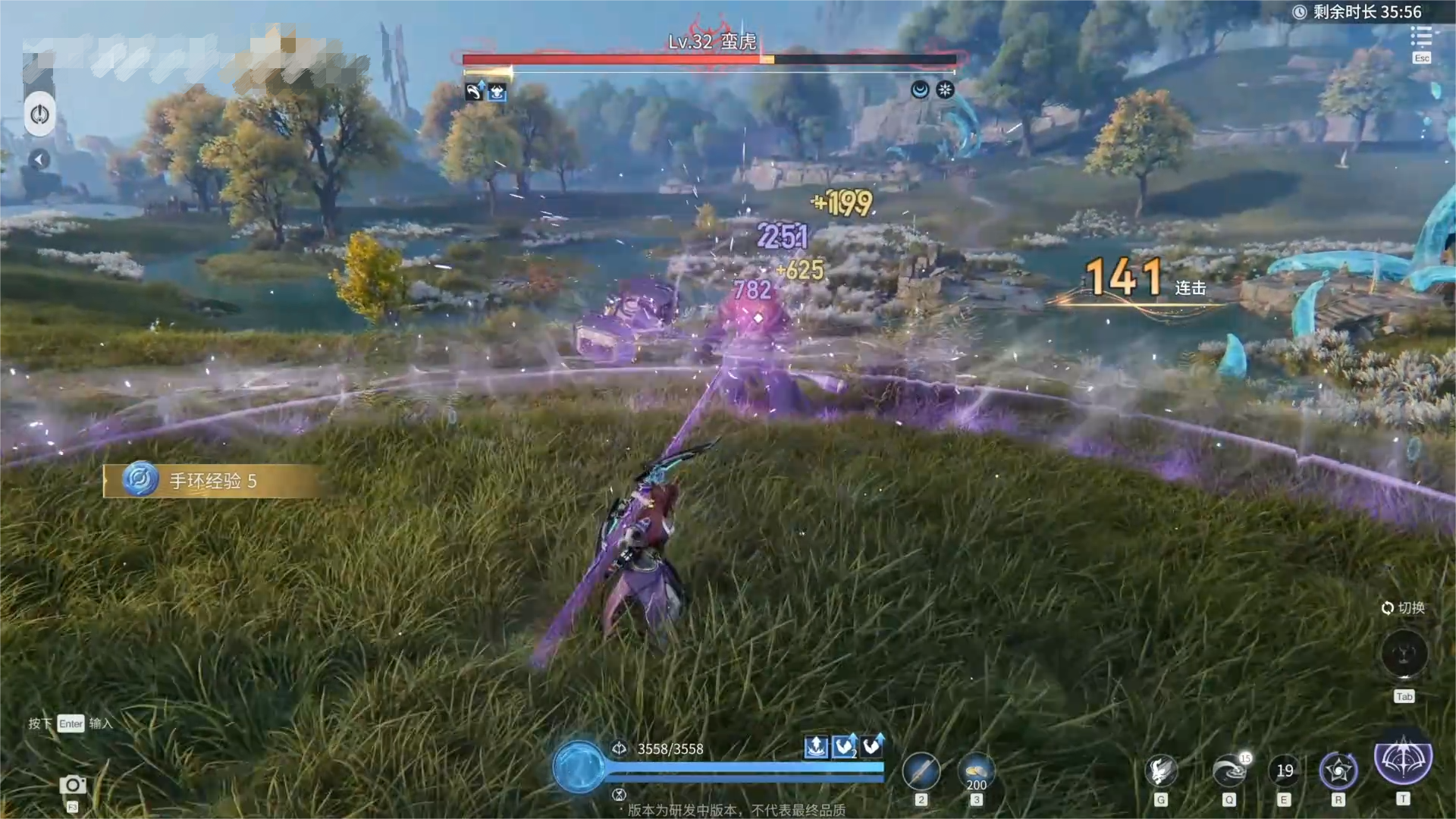The height and width of the screenshot is (819, 1456).
Task: Open the main menu list icon
Action: 1421,36
